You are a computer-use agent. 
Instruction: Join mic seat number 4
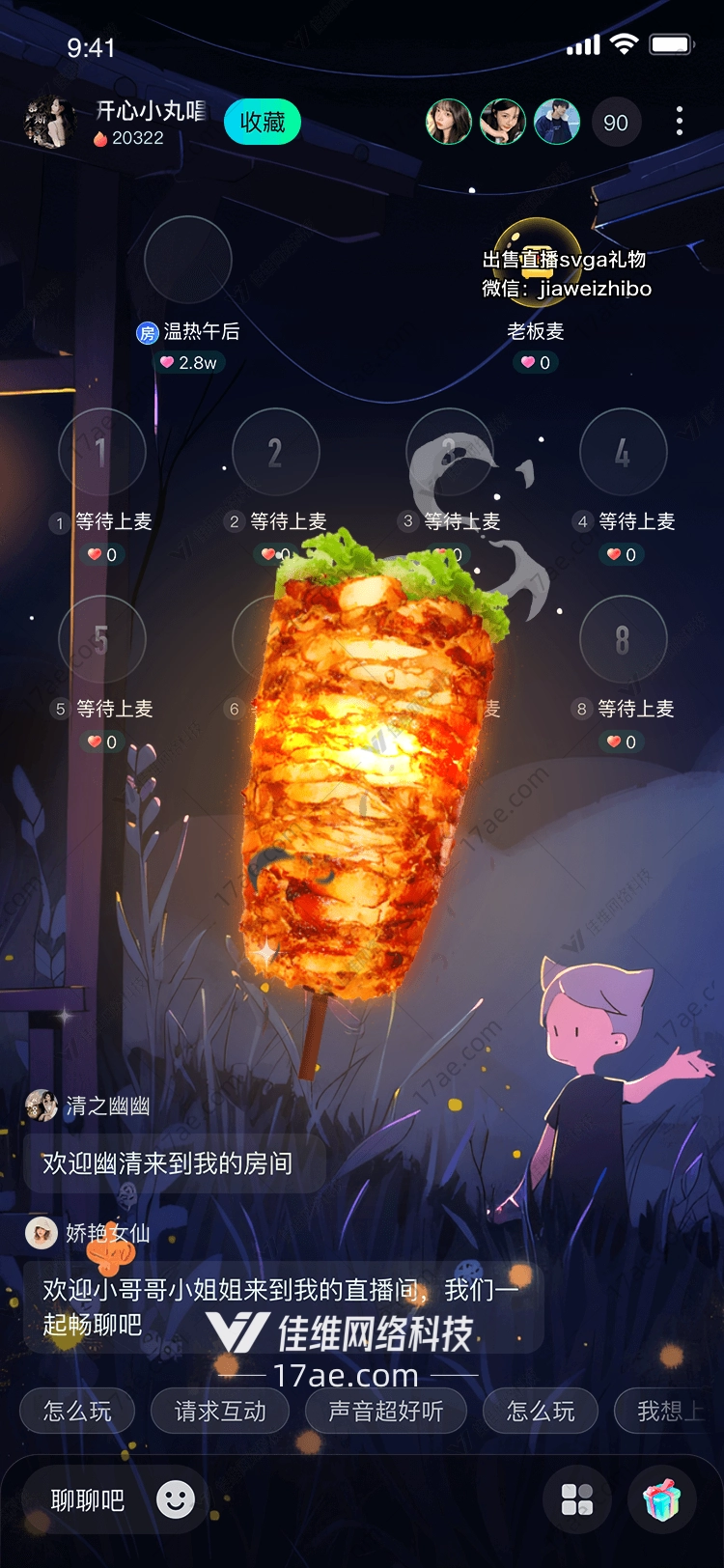(x=623, y=452)
